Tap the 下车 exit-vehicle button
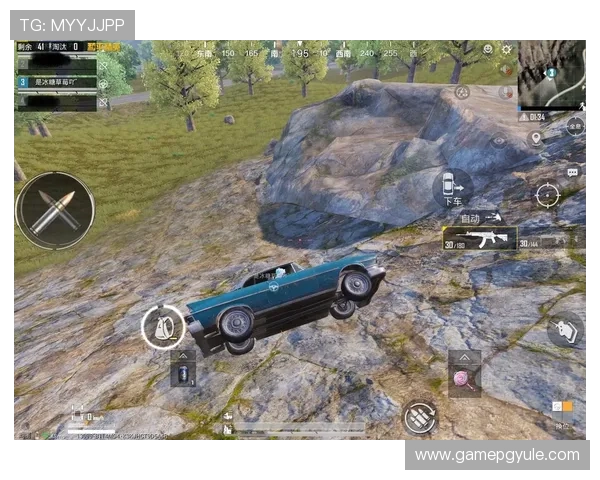600x480 pixels. [x=452, y=187]
